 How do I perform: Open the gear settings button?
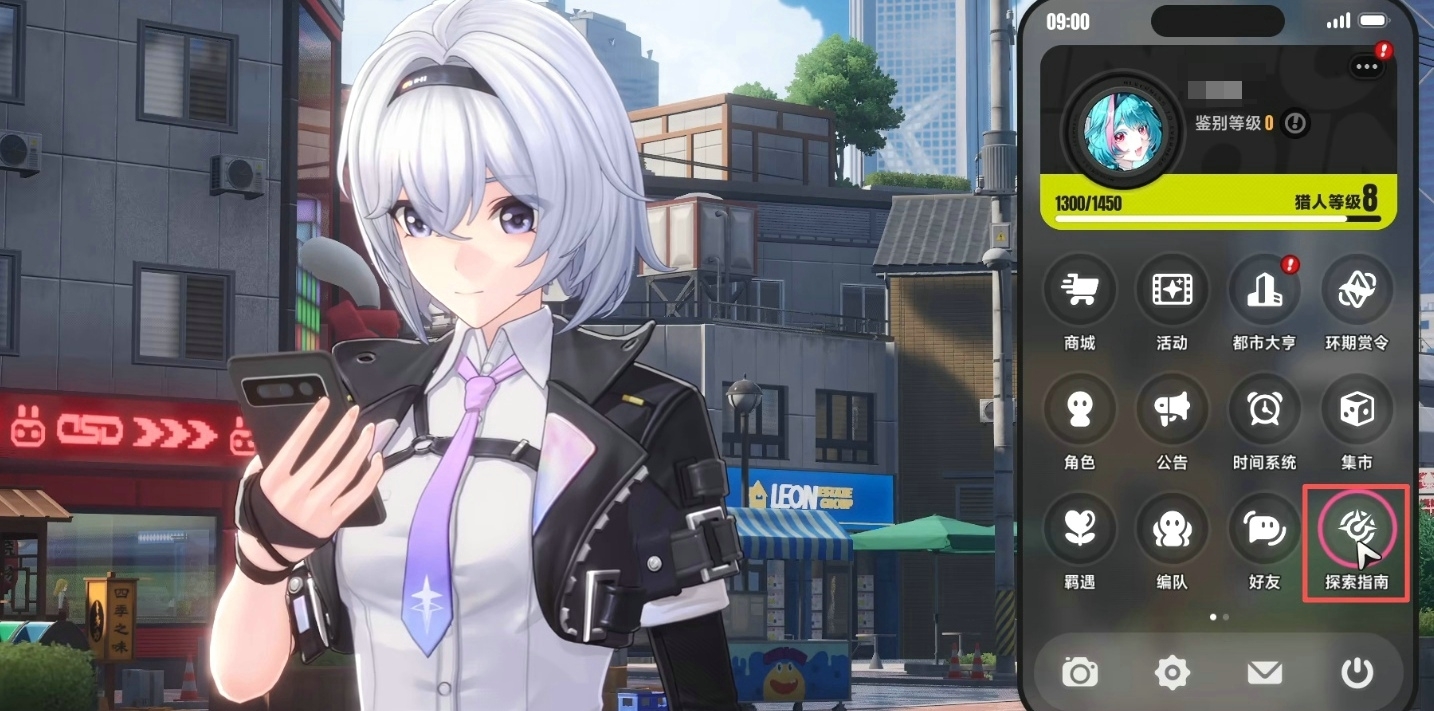tap(1172, 673)
